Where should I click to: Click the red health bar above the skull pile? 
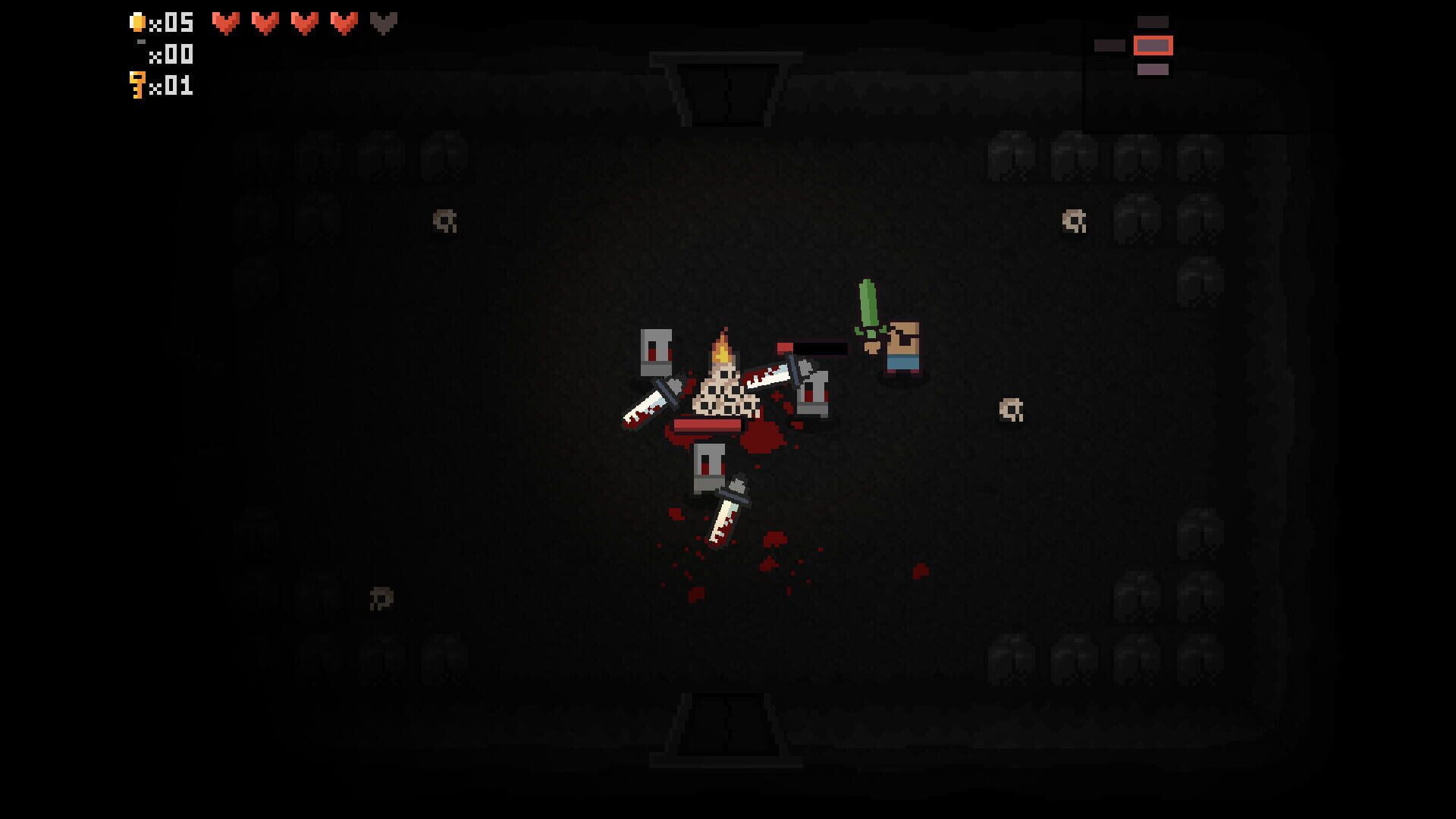[x=707, y=425]
